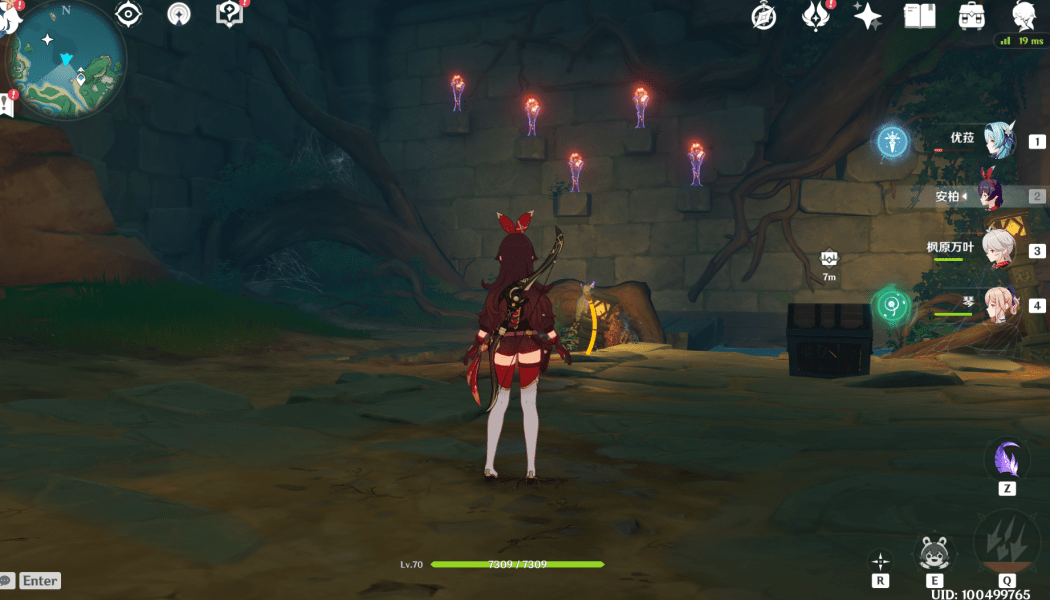Switch to party member 优菈
The width and height of the screenshot is (1050, 600).
tap(998, 141)
